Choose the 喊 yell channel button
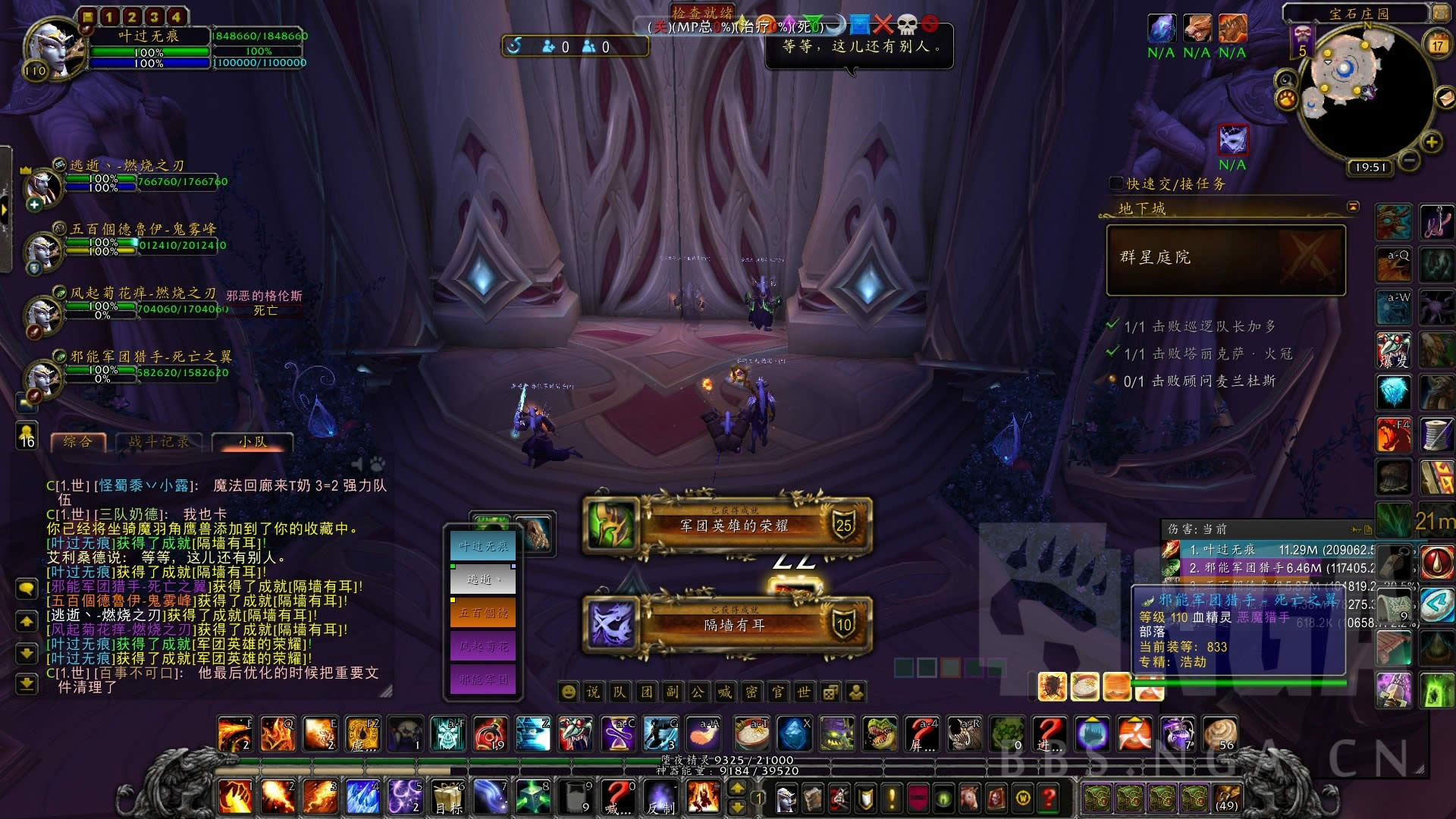The width and height of the screenshot is (1456, 819). tap(725, 692)
